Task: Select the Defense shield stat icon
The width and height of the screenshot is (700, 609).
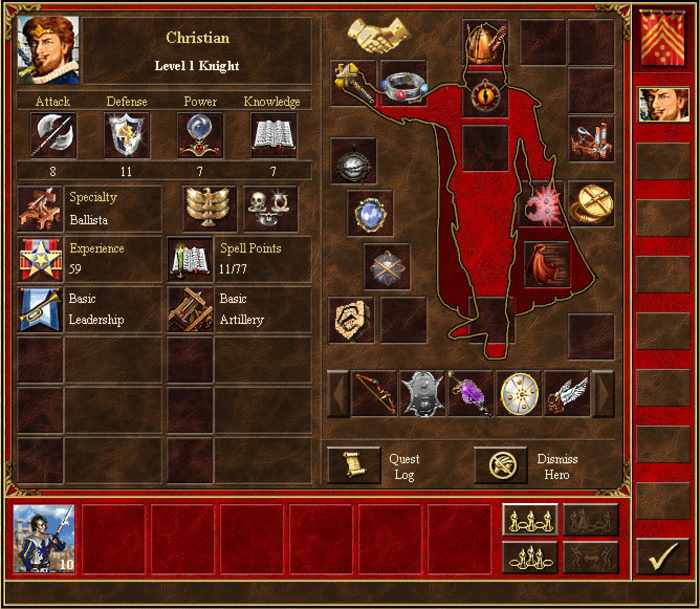Action: coord(127,135)
